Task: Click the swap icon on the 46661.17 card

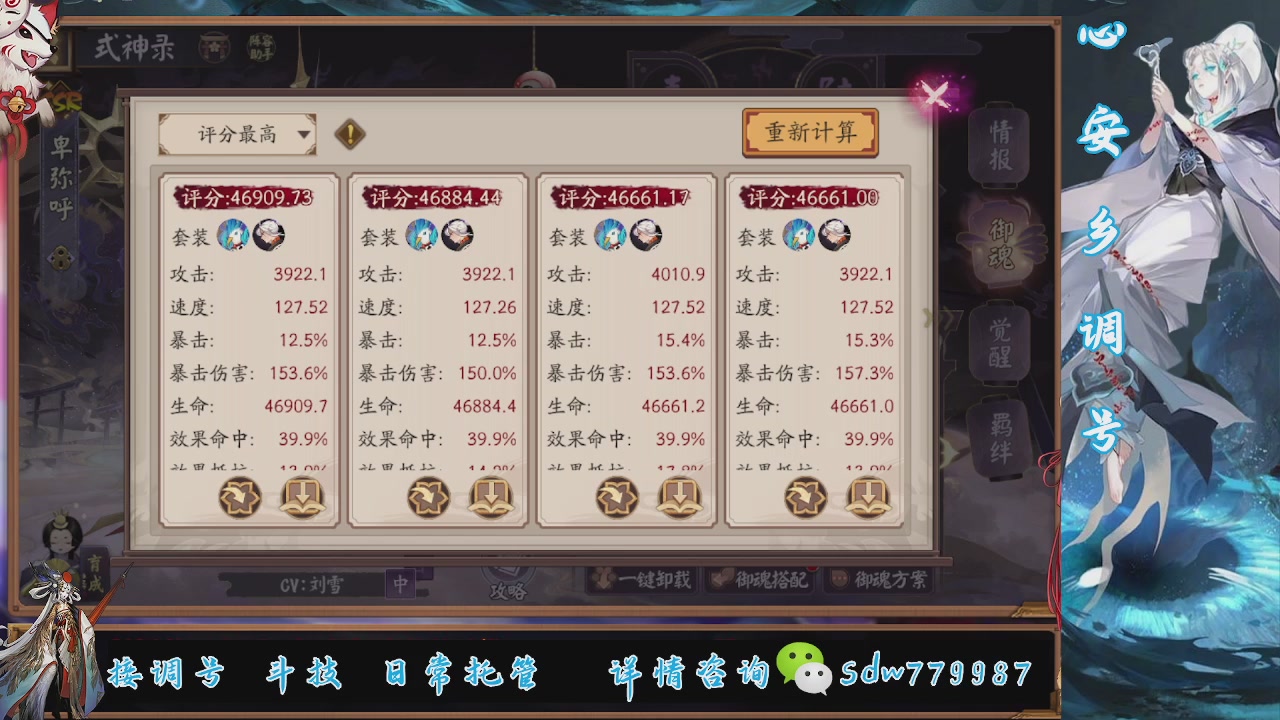Action: coord(618,495)
